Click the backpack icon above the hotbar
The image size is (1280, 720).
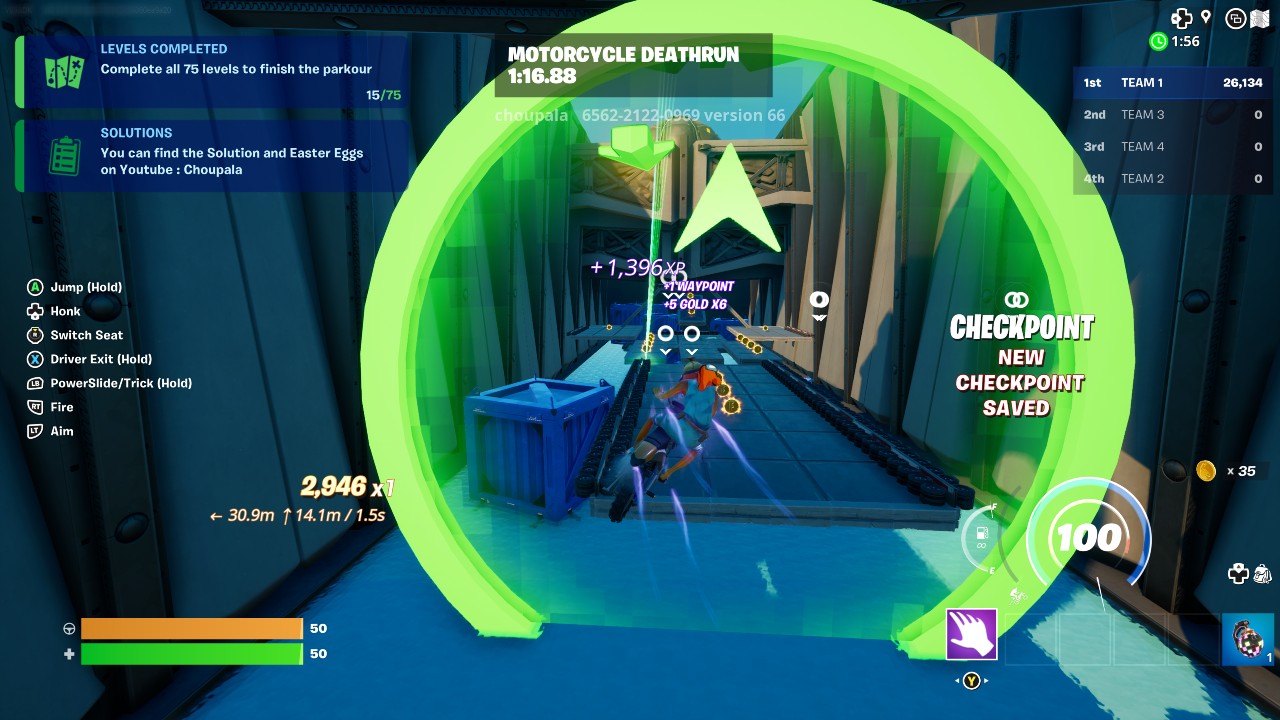[1262, 574]
